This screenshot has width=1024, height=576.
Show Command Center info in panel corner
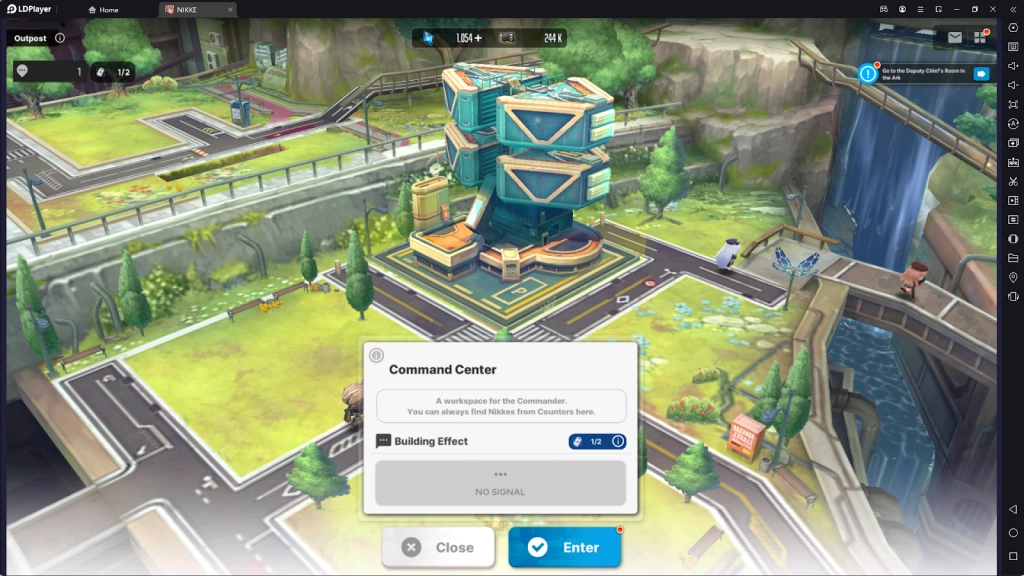pyautogui.click(x=377, y=355)
